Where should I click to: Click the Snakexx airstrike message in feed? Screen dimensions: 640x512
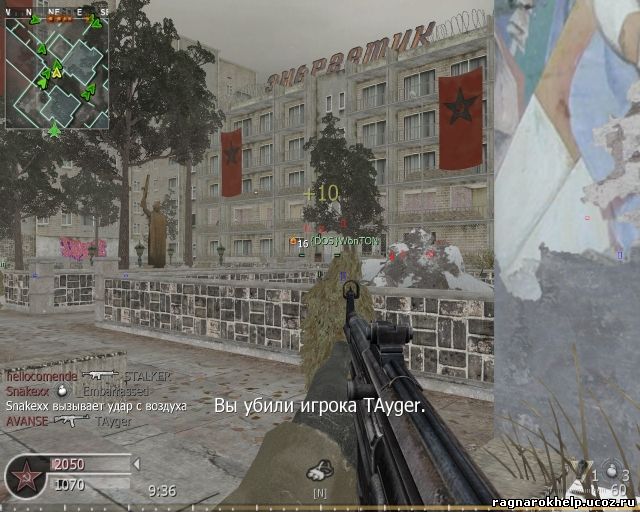pyautogui.click(x=96, y=406)
